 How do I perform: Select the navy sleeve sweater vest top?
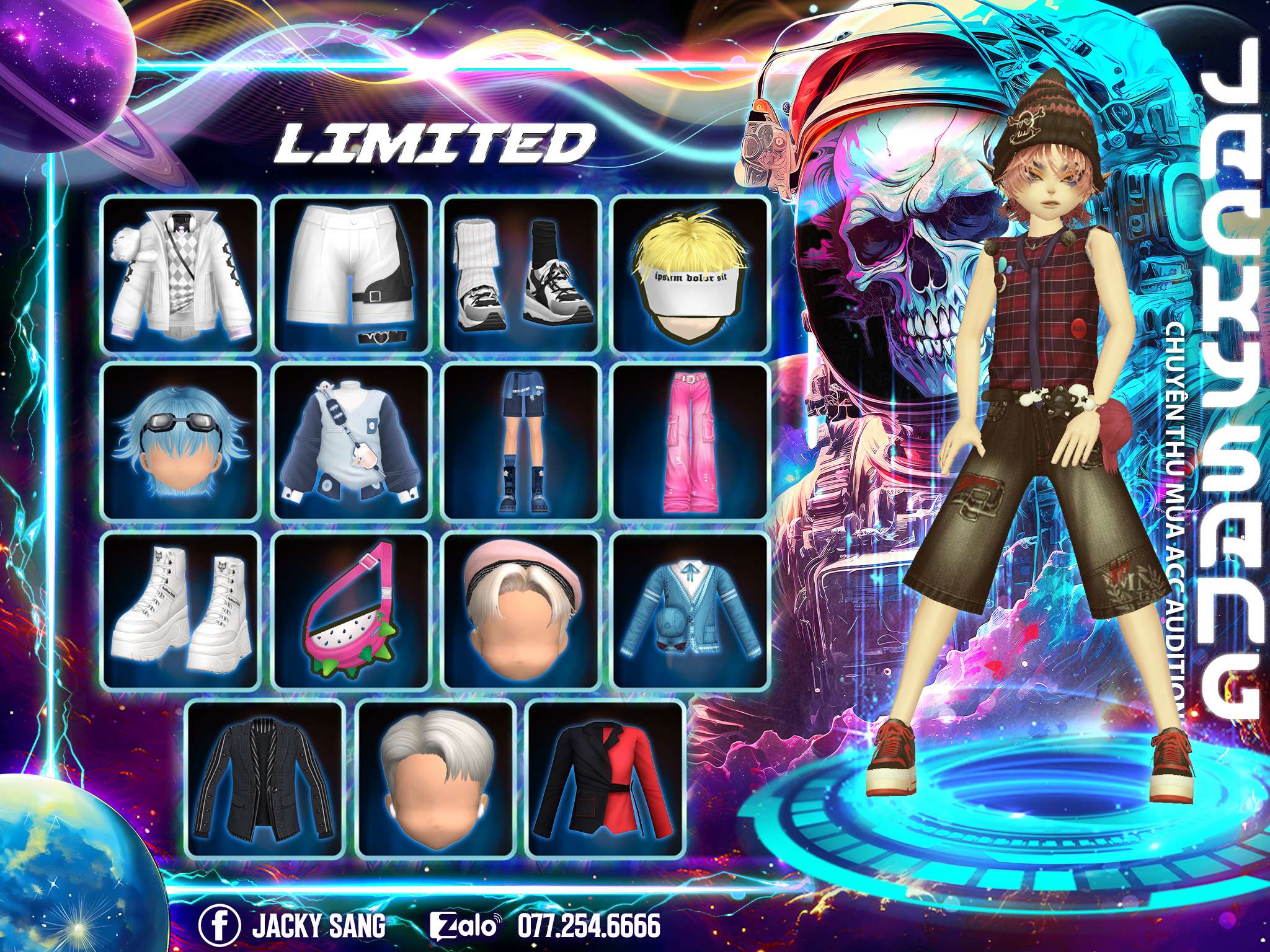click(x=352, y=443)
